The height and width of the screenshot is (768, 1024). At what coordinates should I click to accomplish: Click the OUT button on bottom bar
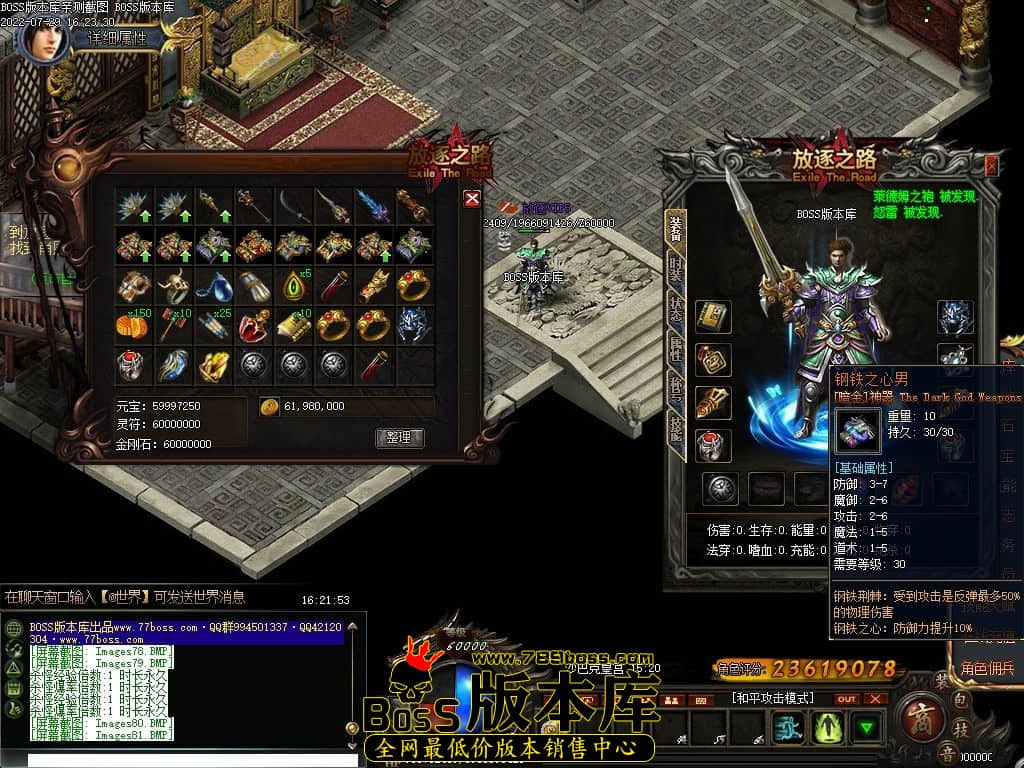click(x=846, y=698)
